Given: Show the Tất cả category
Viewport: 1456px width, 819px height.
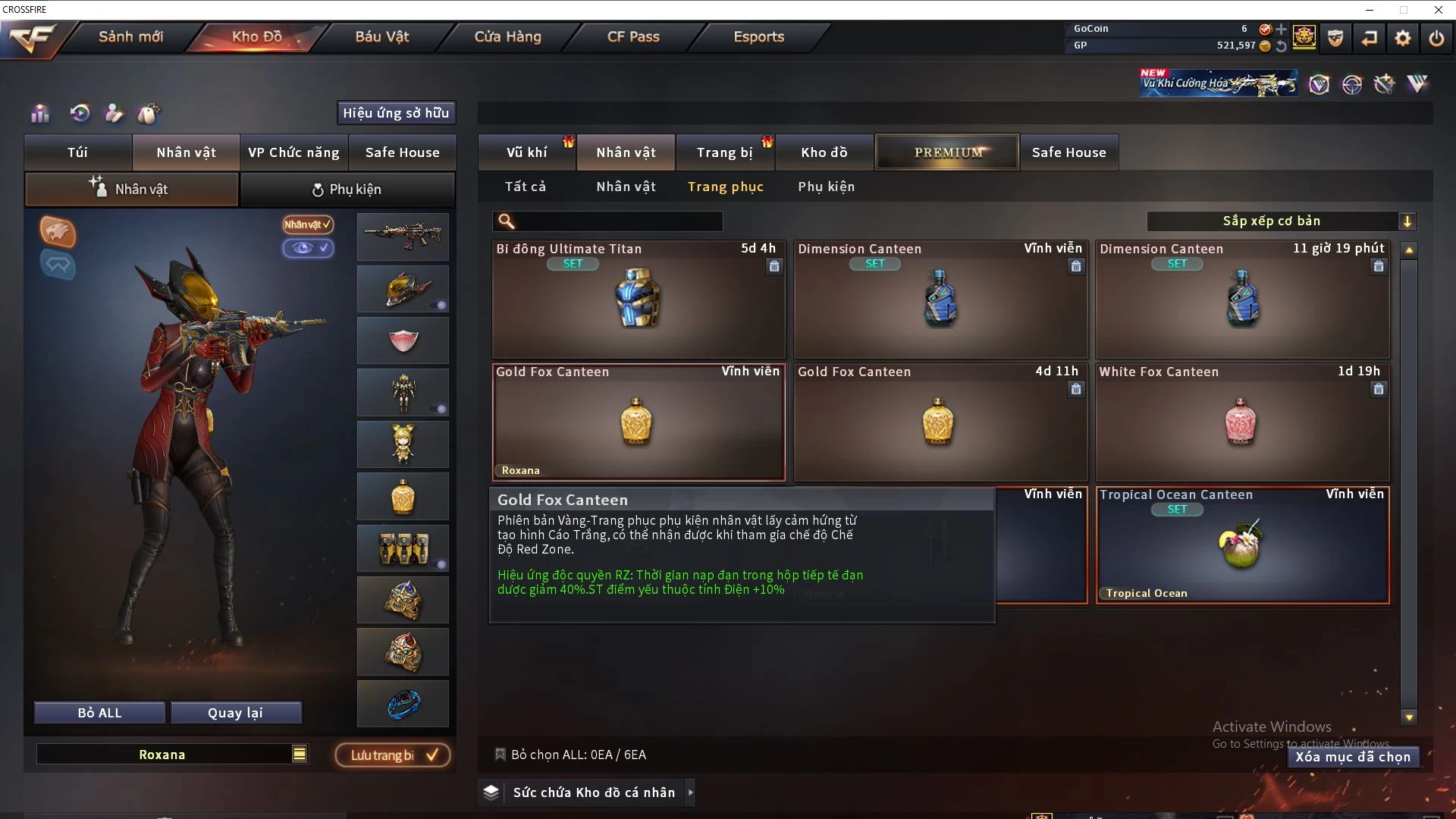Looking at the screenshot, I should [525, 187].
